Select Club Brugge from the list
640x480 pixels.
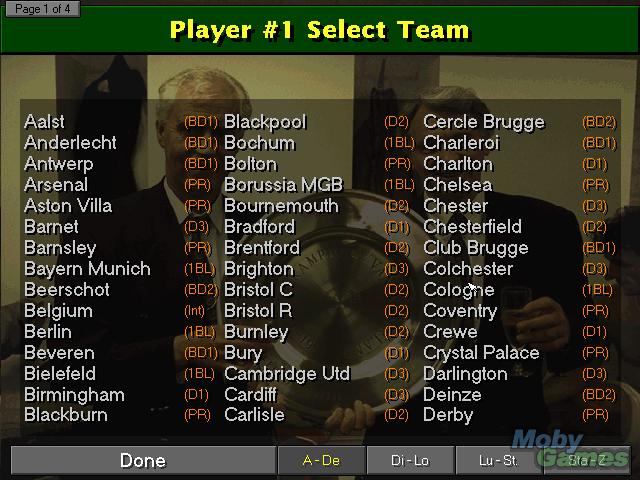click(476, 248)
